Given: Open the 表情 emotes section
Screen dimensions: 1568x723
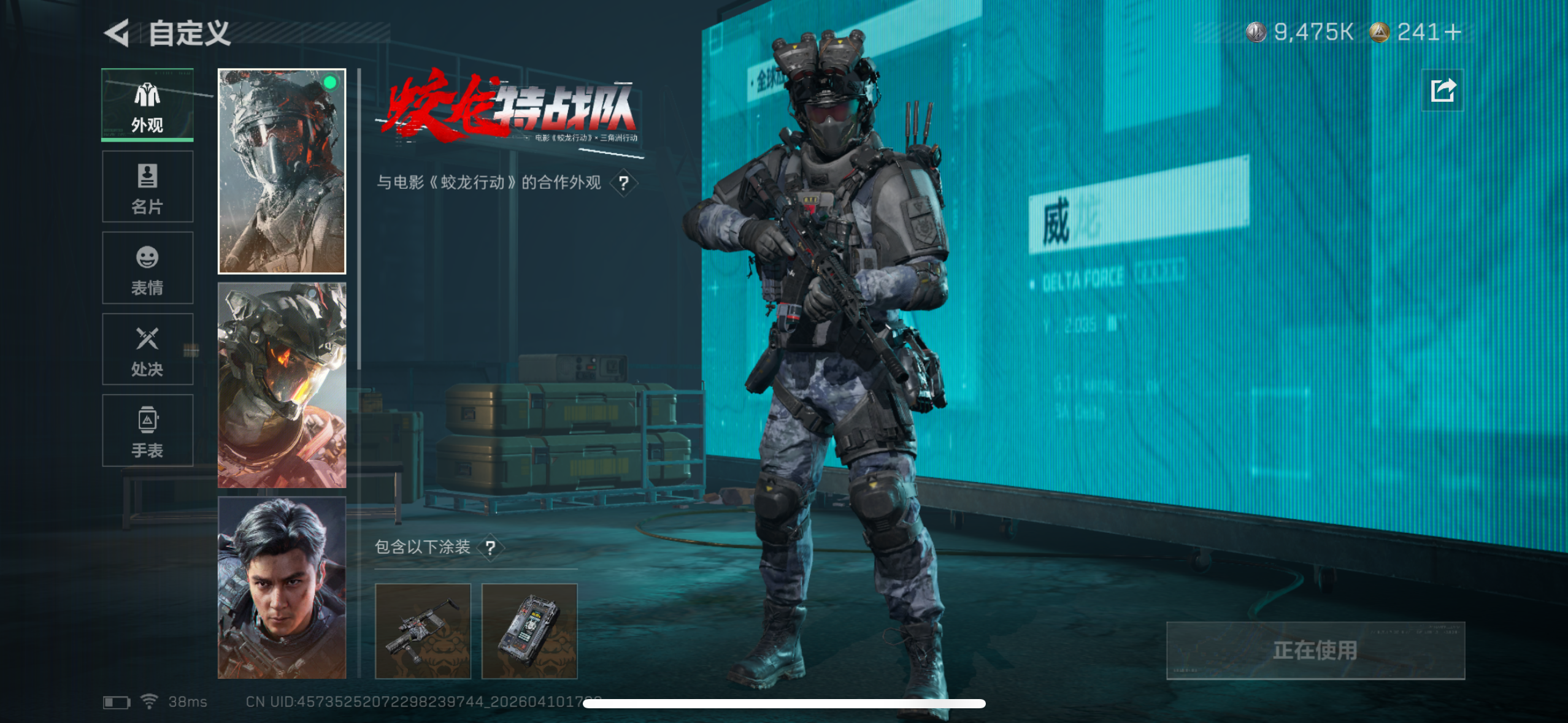Looking at the screenshot, I should point(147,269).
